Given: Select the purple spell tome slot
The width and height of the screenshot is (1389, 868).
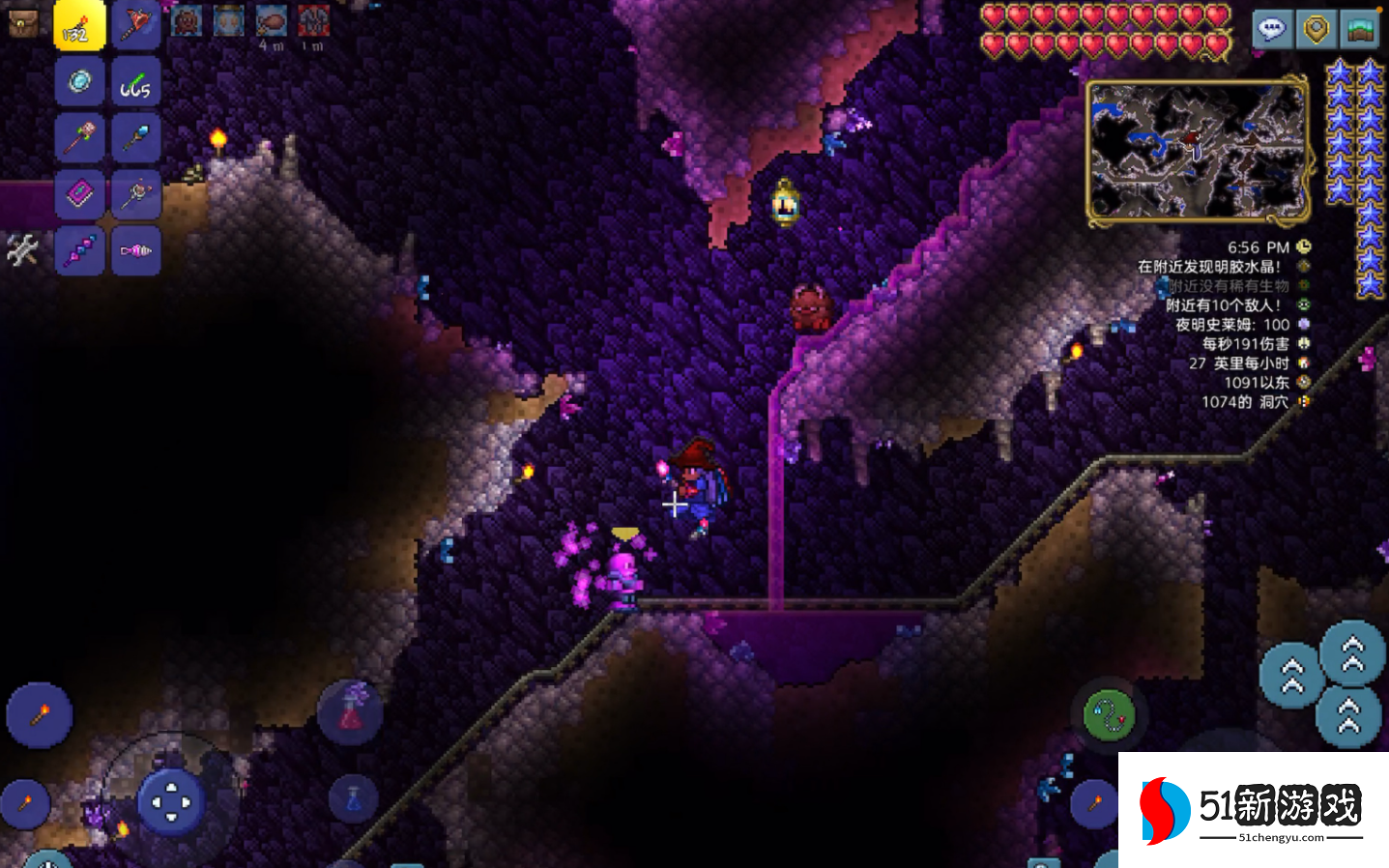Looking at the screenshot, I should [79, 194].
